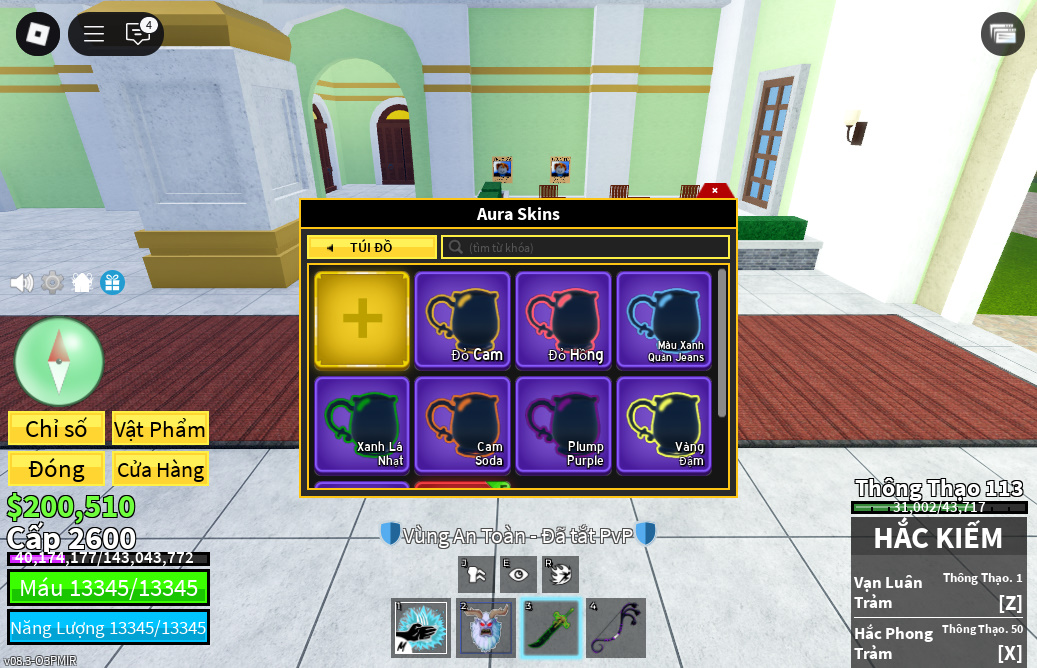The image size is (1037, 668).
Task: Go back to Túi Đồ inventory
Action: tap(371, 247)
